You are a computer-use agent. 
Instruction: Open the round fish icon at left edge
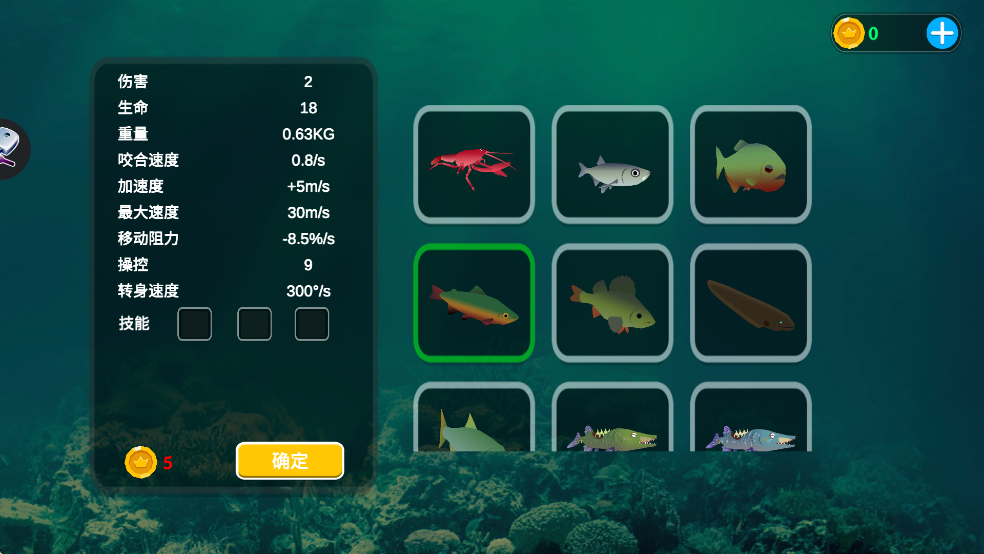coord(10,148)
